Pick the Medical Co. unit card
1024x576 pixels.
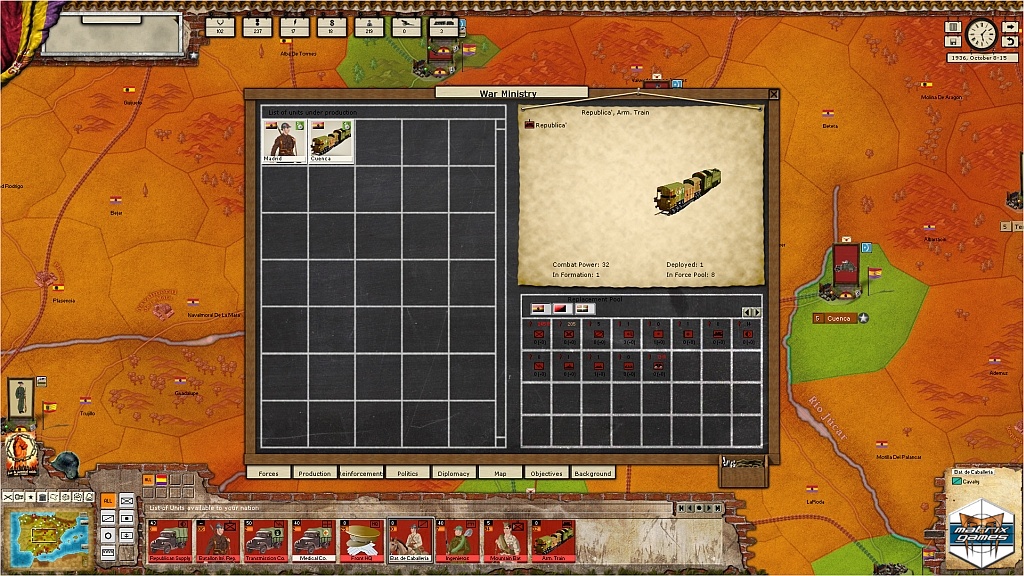313,541
